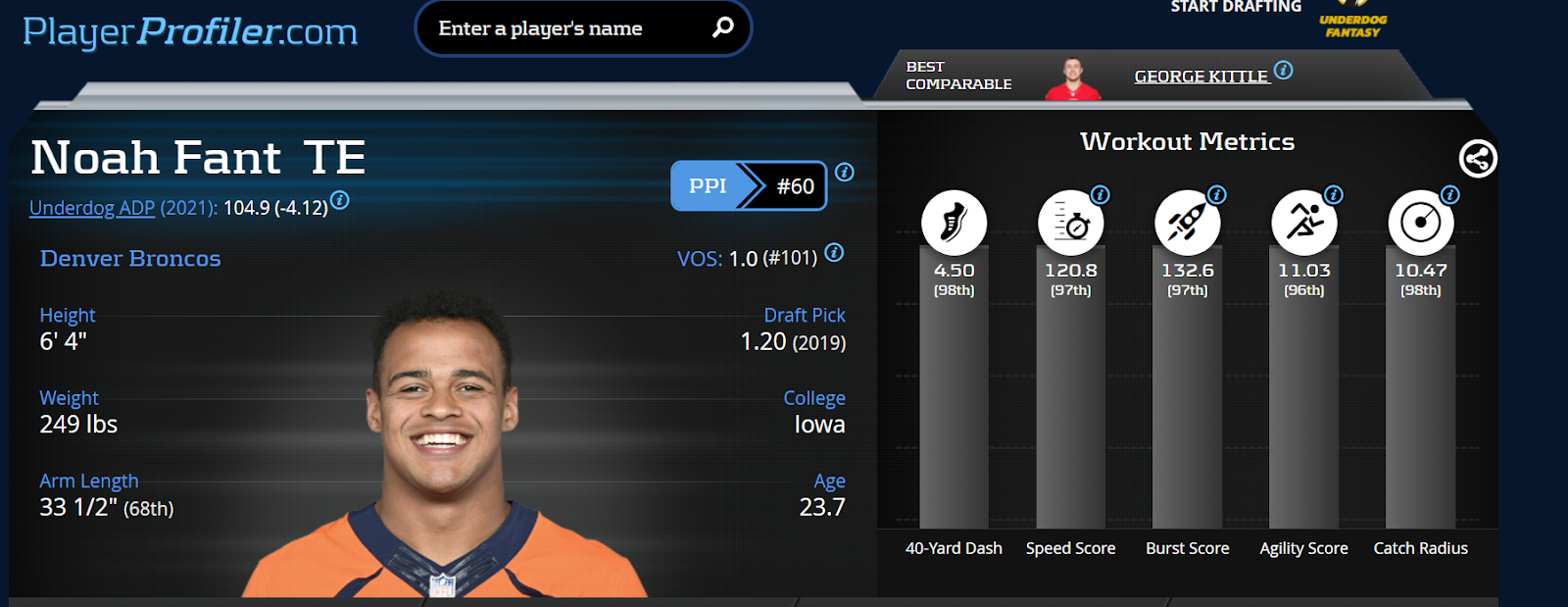The image size is (1568, 607).
Task: Click George Kittle's comparable player thumbnail
Action: coord(1073,78)
